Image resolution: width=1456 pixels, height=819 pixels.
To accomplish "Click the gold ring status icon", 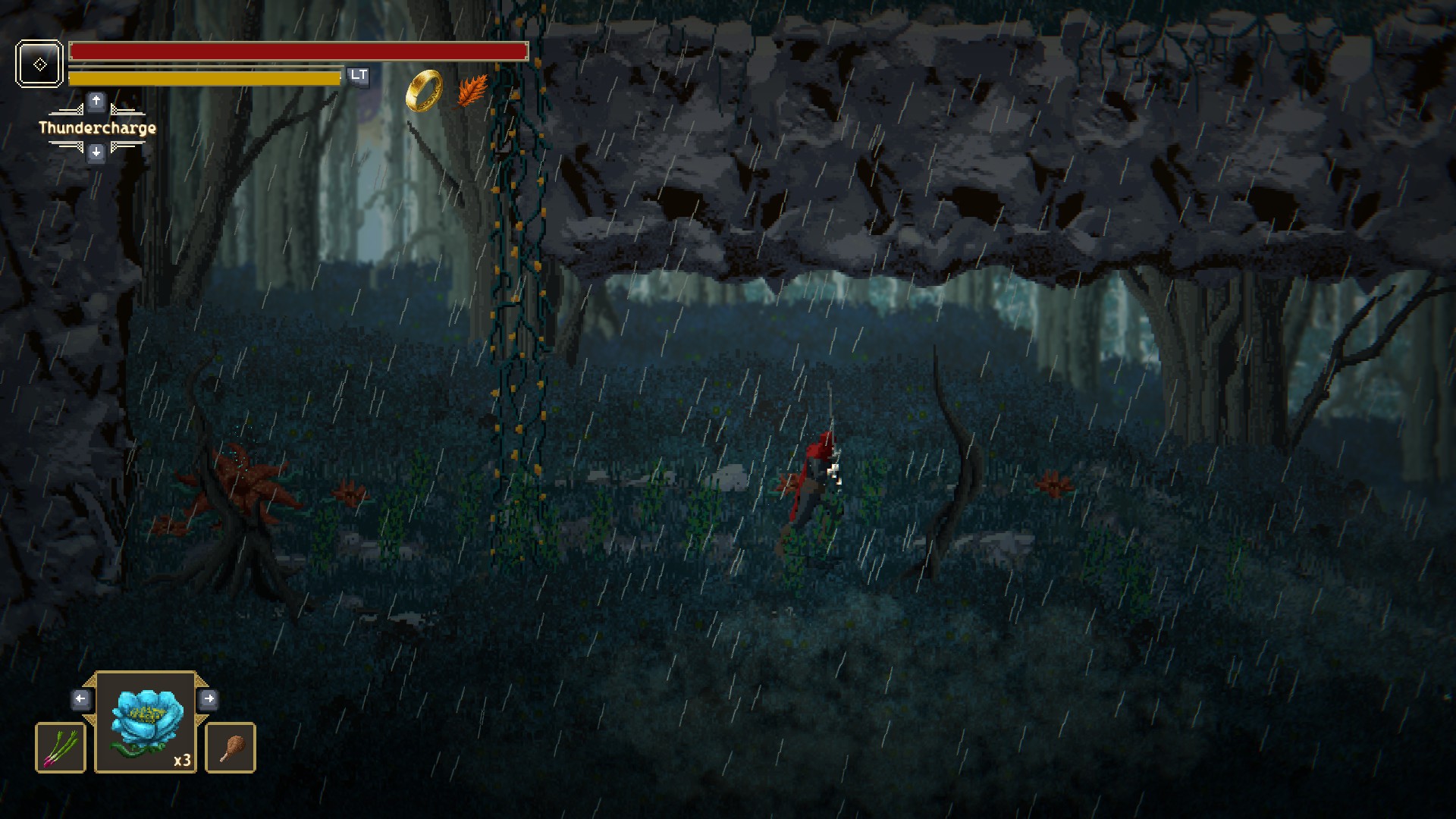I will (424, 91).
